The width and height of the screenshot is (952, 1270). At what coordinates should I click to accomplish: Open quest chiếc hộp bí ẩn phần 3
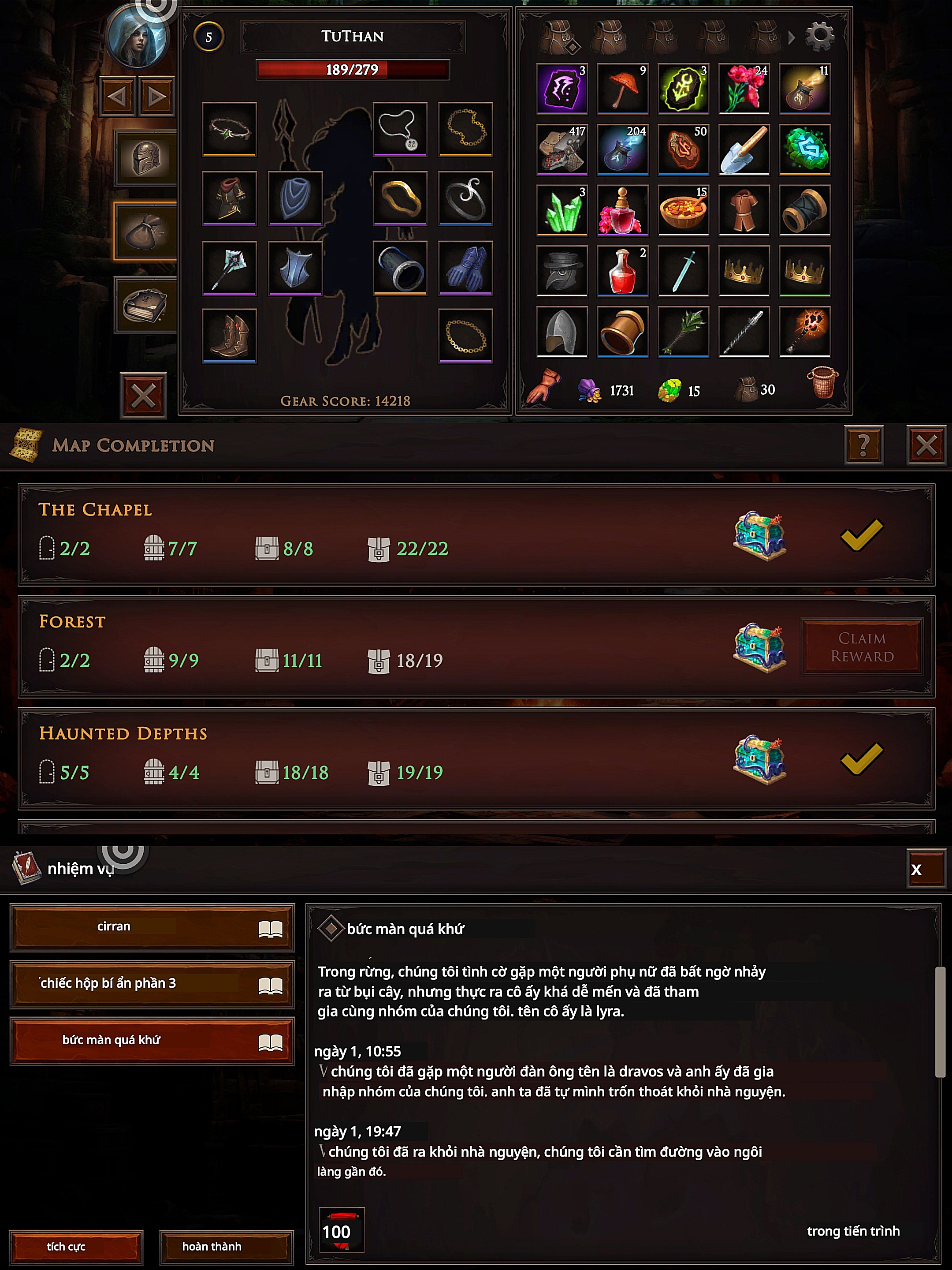coord(152,983)
